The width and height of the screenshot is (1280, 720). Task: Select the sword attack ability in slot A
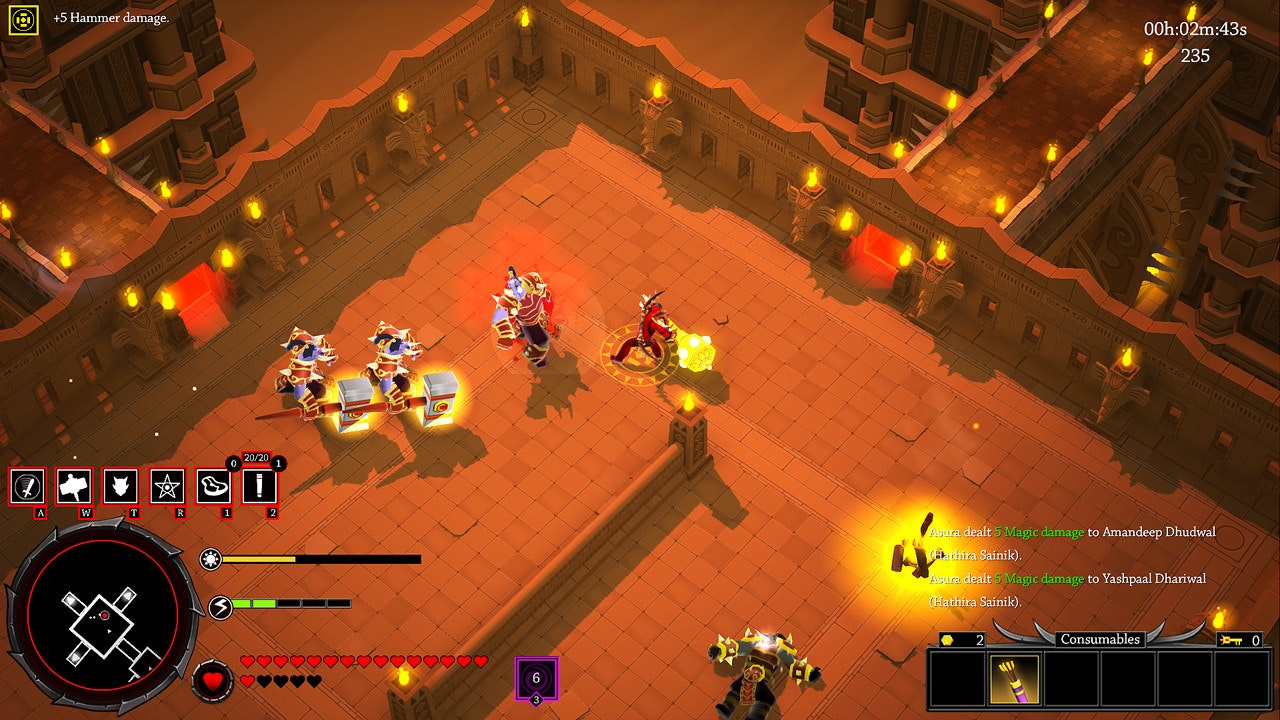pos(27,486)
